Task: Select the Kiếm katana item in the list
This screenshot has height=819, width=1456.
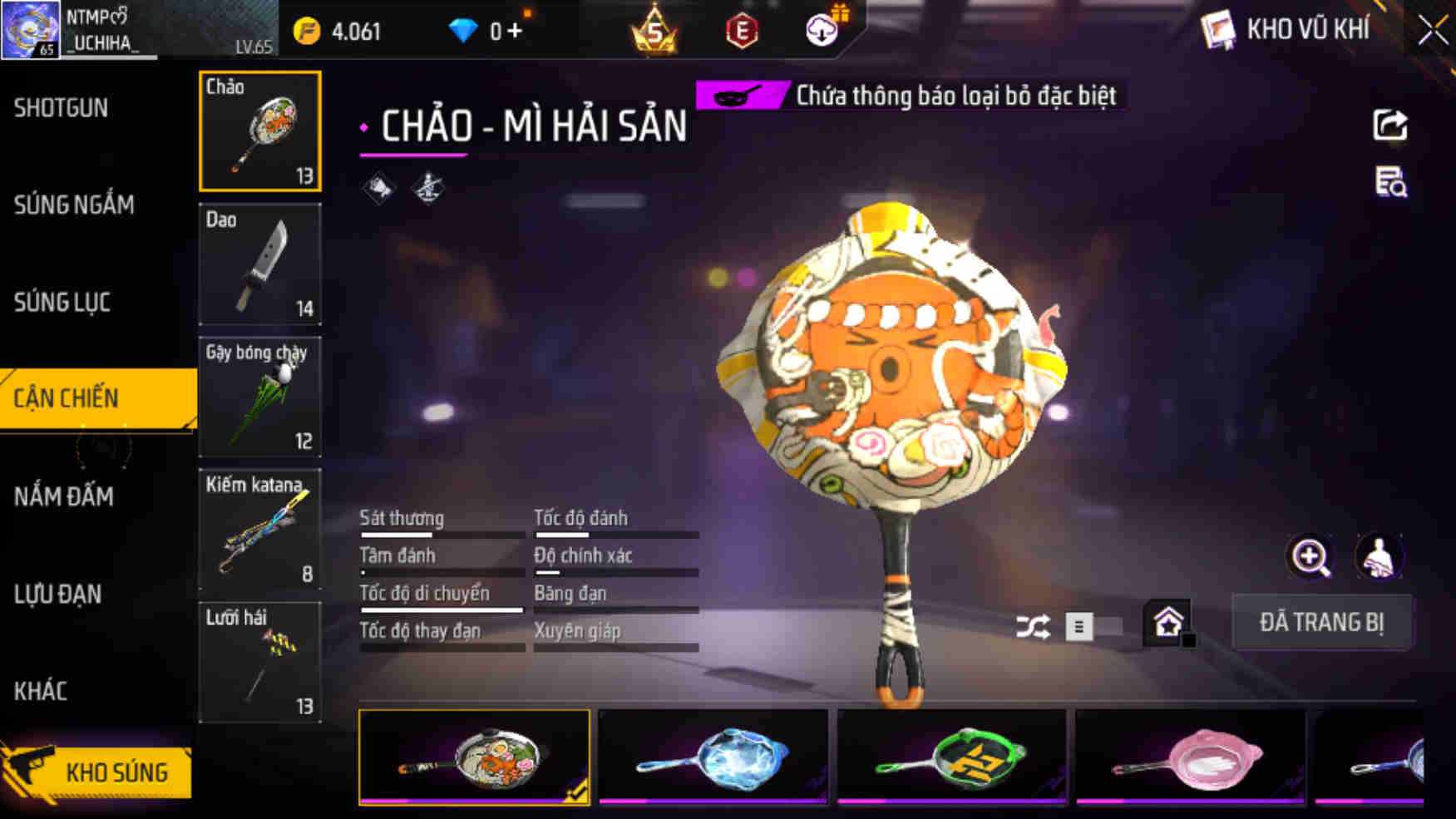Action: click(260, 530)
